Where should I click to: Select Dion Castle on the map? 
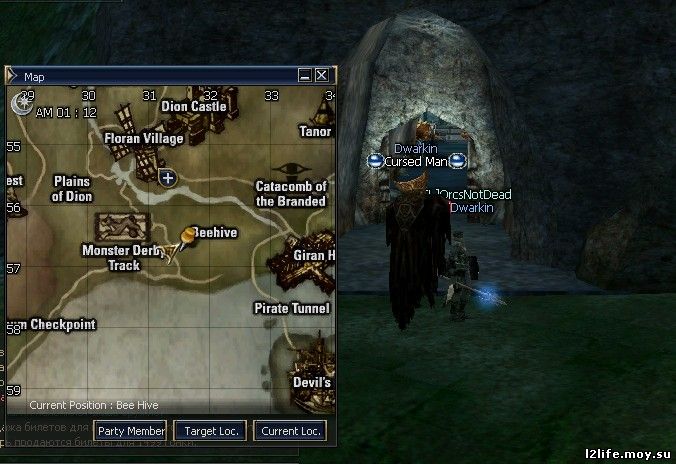coord(194,106)
